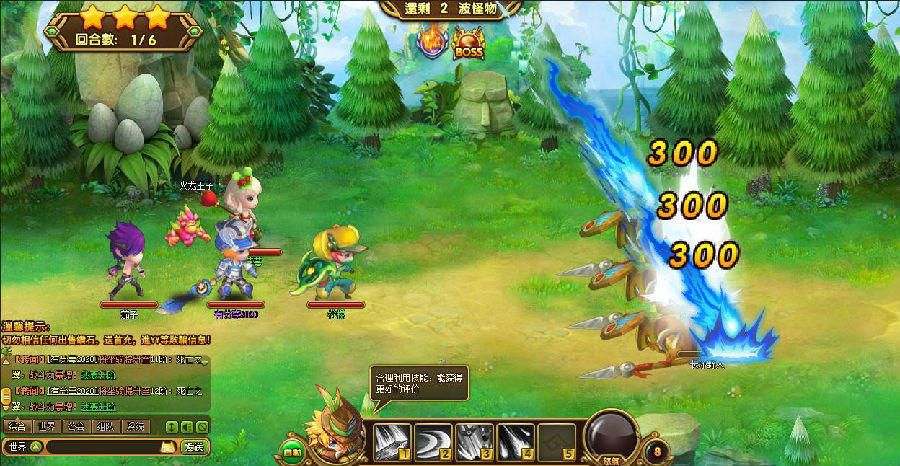Toggle the green auto-battle button
The height and width of the screenshot is (466, 900).
tap(291, 451)
